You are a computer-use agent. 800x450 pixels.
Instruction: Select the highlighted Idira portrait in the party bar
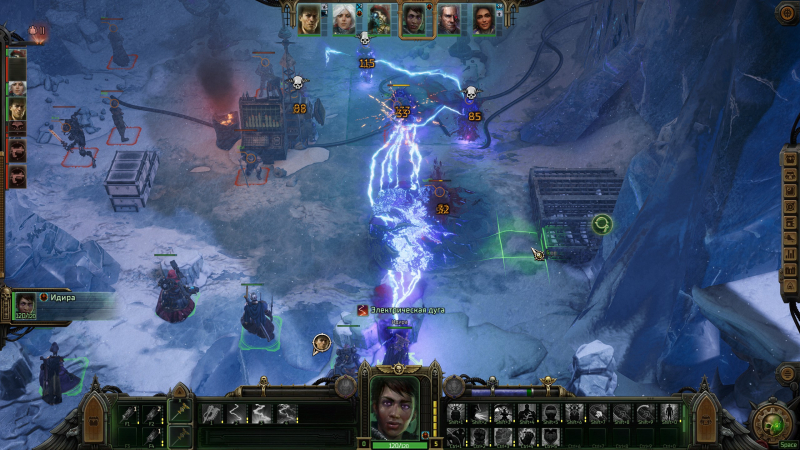click(x=415, y=19)
